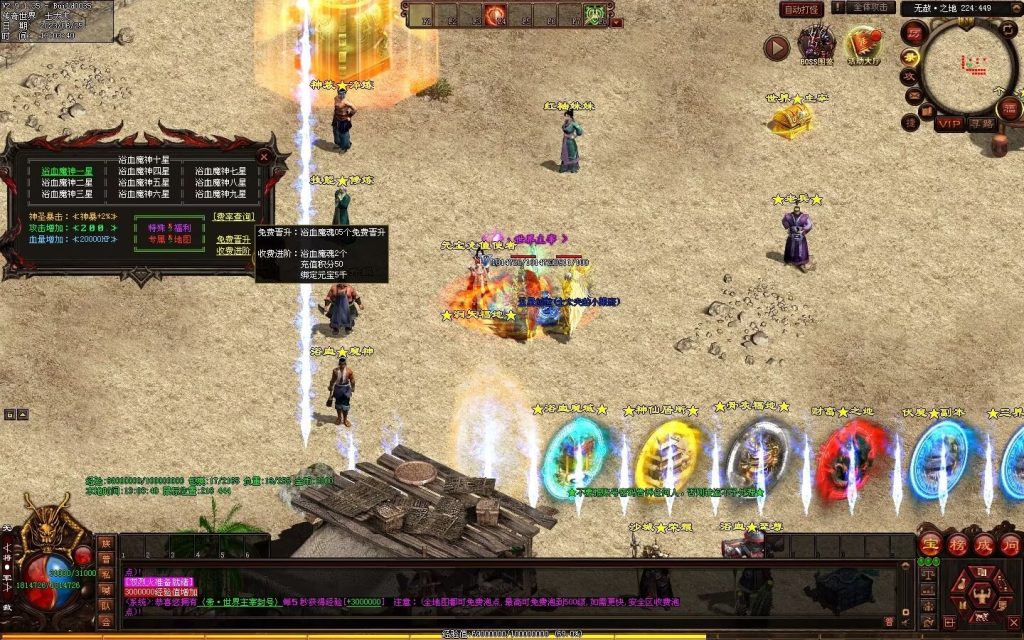The height and width of the screenshot is (640, 1024).
Task: Choose the 收费进阶 paid upgrade link
Action: (x=233, y=251)
